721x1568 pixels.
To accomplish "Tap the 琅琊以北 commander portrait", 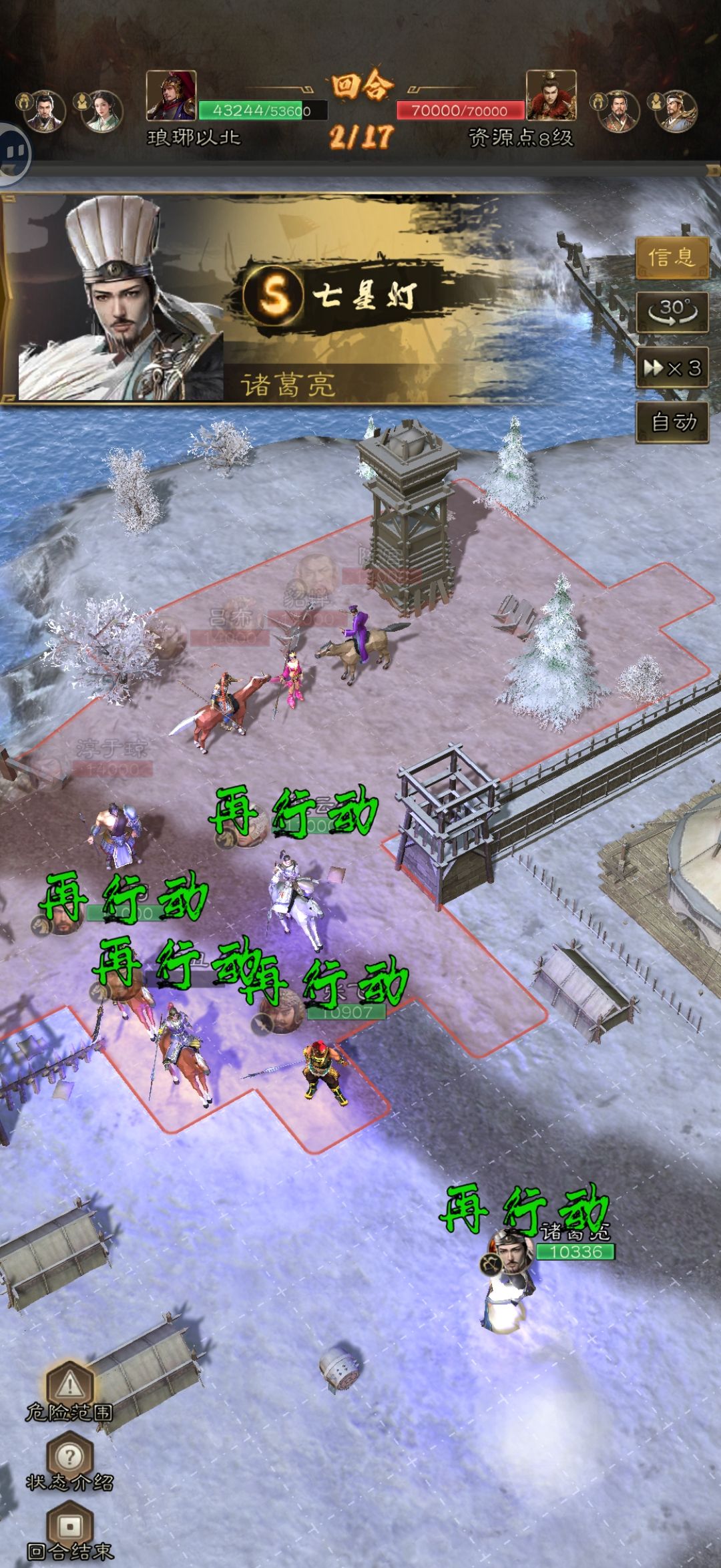I will point(171,95).
